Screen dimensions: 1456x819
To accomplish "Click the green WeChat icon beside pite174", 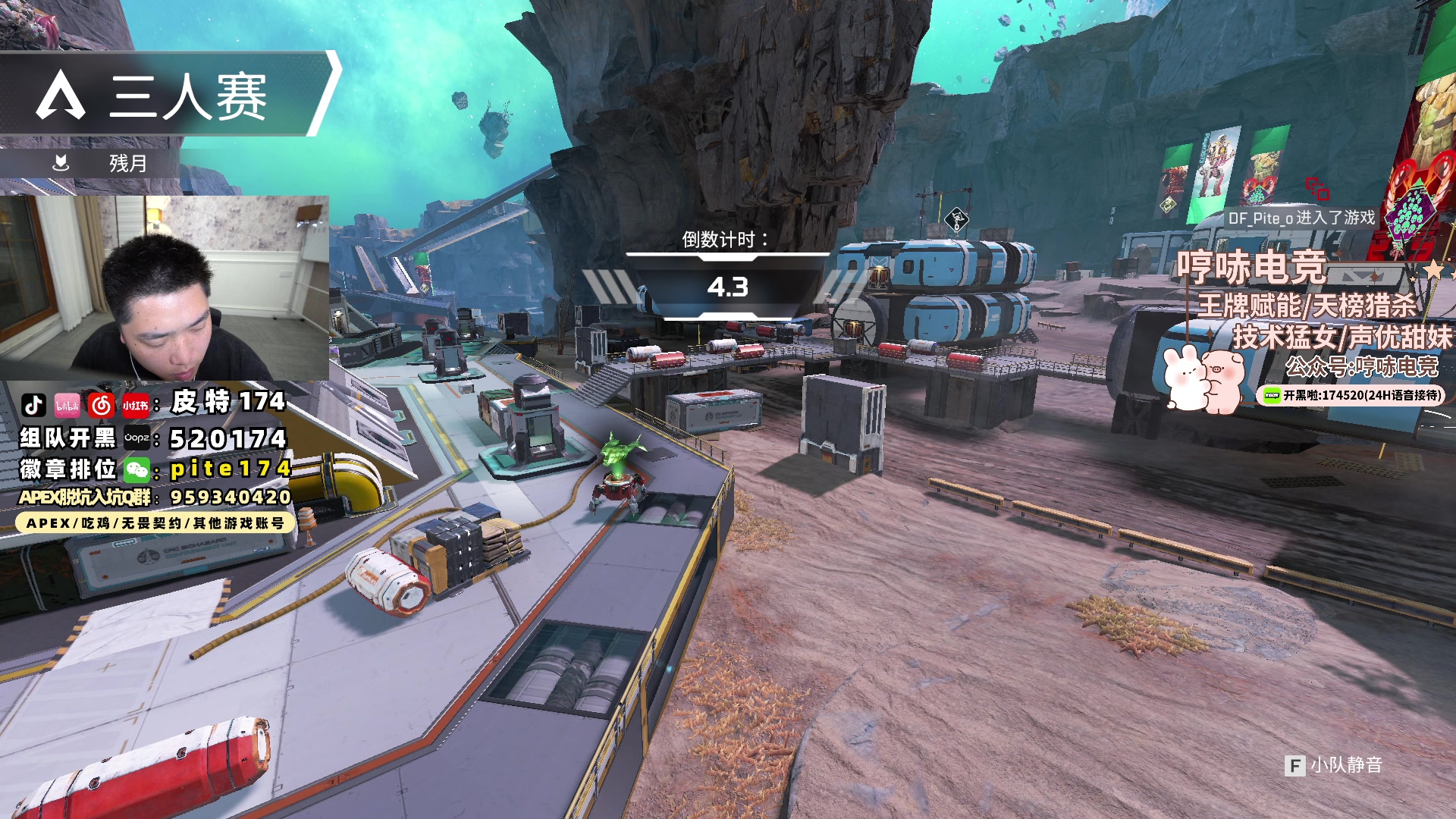I will tap(137, 470).
